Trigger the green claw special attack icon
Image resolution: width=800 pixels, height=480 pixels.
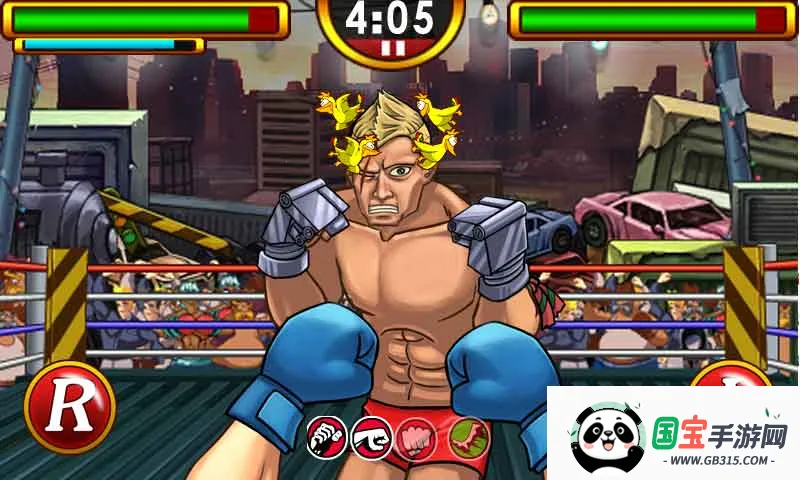click(x=466, y=438)
